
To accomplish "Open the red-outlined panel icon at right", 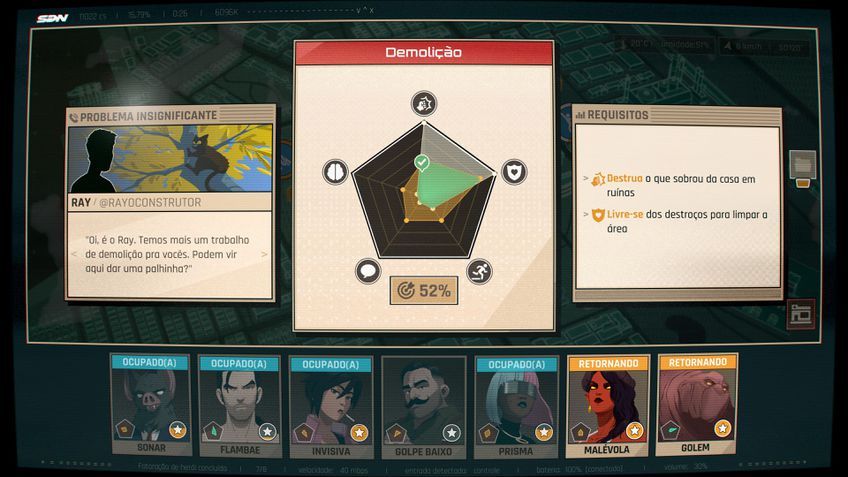I will tap(800, 313).
